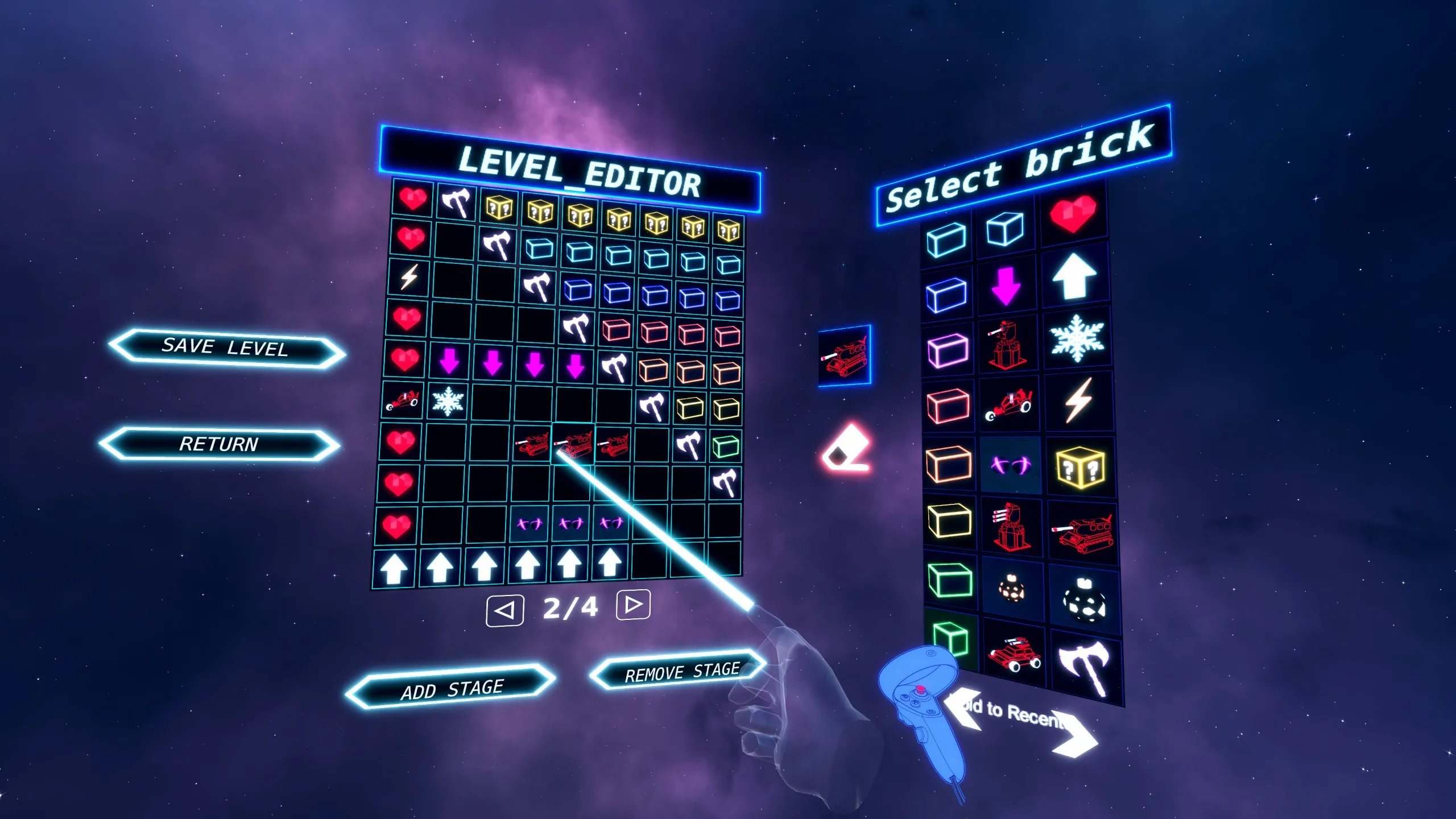The height and width of the screenshot is (819, 1456).
Task: Pick the magenta down-arrow brick in palette
Action: (1006, 286)
